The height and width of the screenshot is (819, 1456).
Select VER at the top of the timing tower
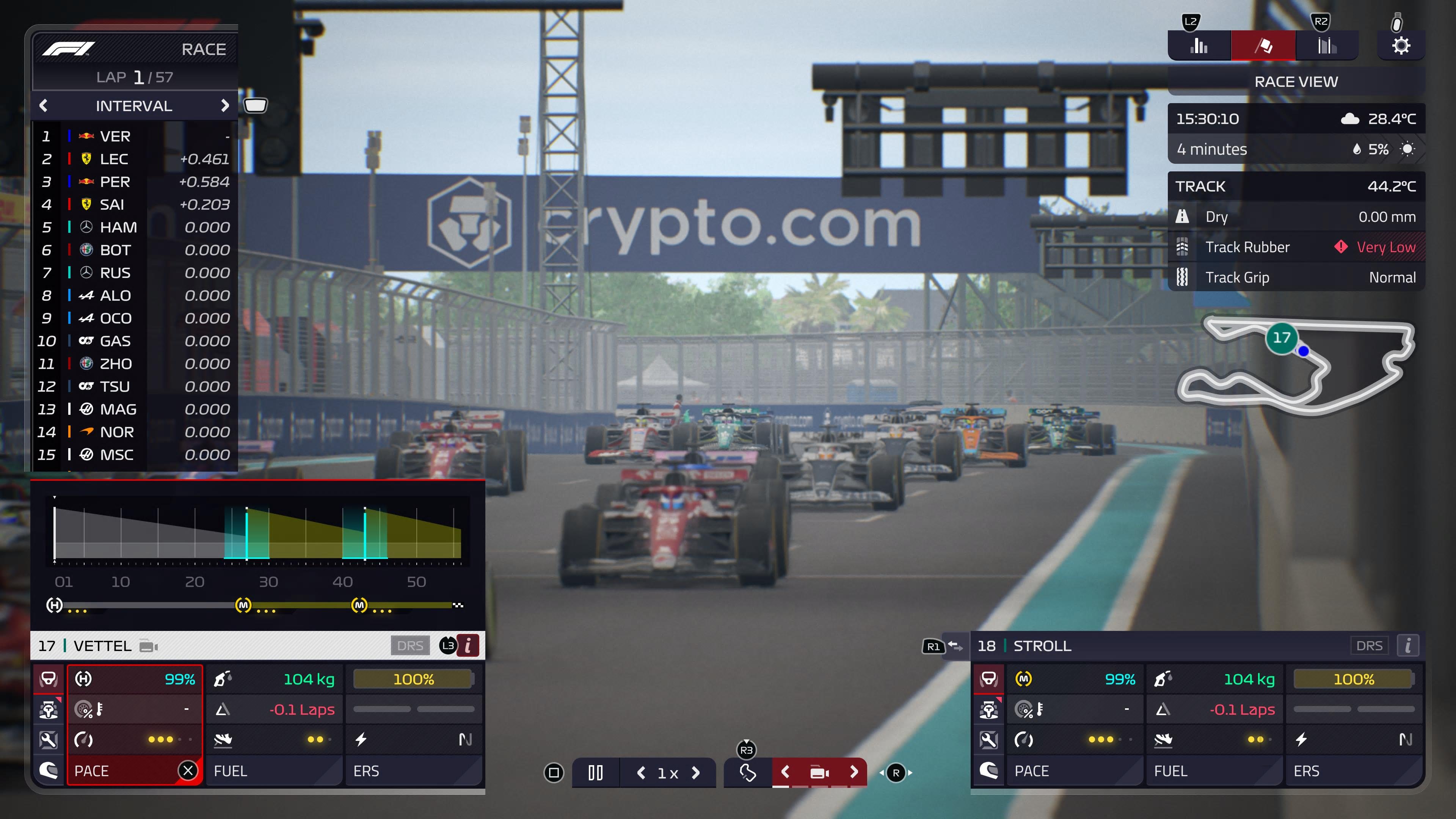click(x=114, y=136)
